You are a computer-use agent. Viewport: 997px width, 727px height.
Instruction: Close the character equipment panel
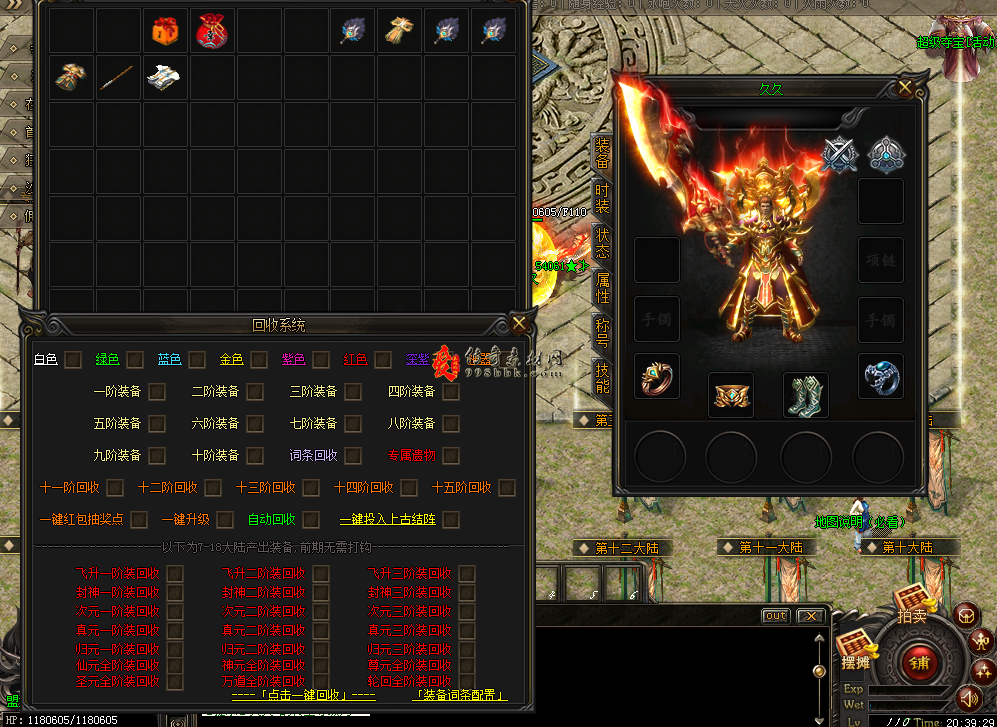coord(905,87)
